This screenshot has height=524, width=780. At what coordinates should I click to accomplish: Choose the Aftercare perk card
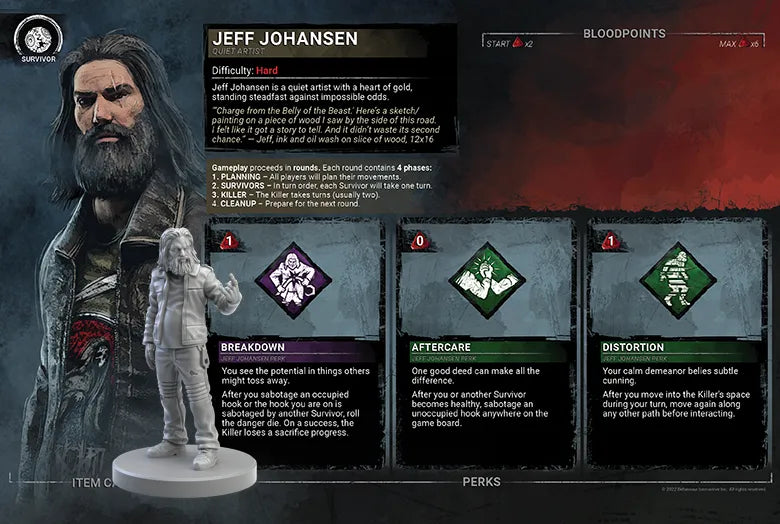tap(486, 345)
